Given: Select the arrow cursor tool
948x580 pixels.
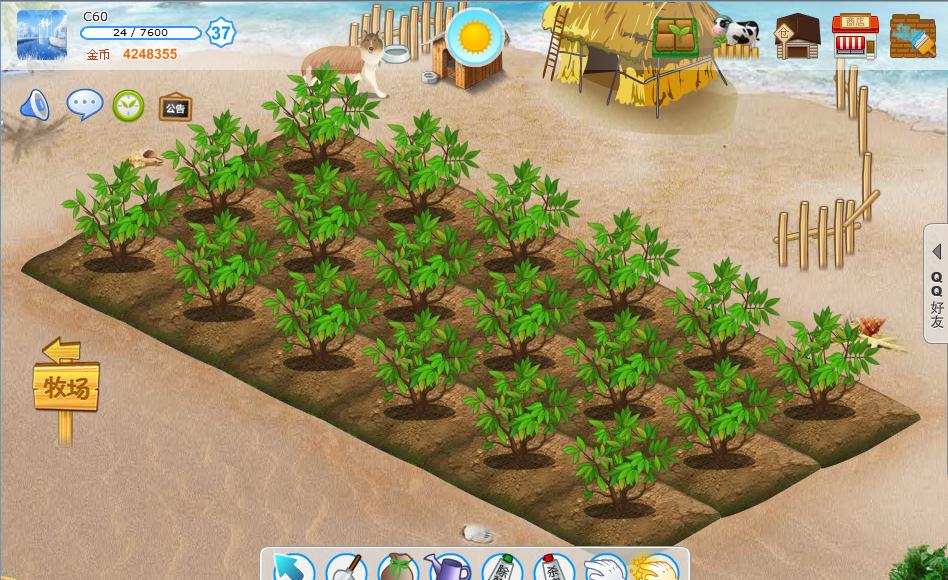Looking at the screenshot, I should point(291,567).
